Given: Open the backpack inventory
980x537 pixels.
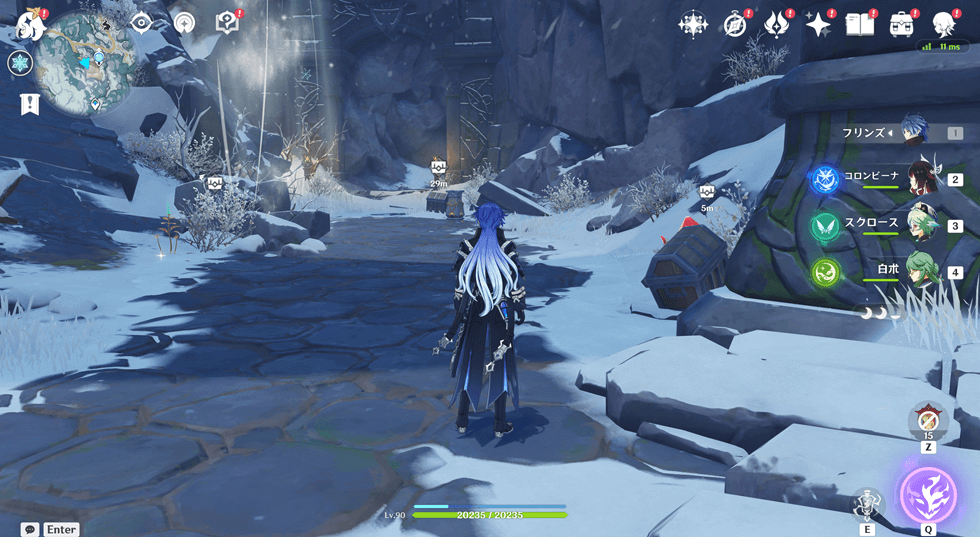Looking at the screenshot, I should point(902,25).
